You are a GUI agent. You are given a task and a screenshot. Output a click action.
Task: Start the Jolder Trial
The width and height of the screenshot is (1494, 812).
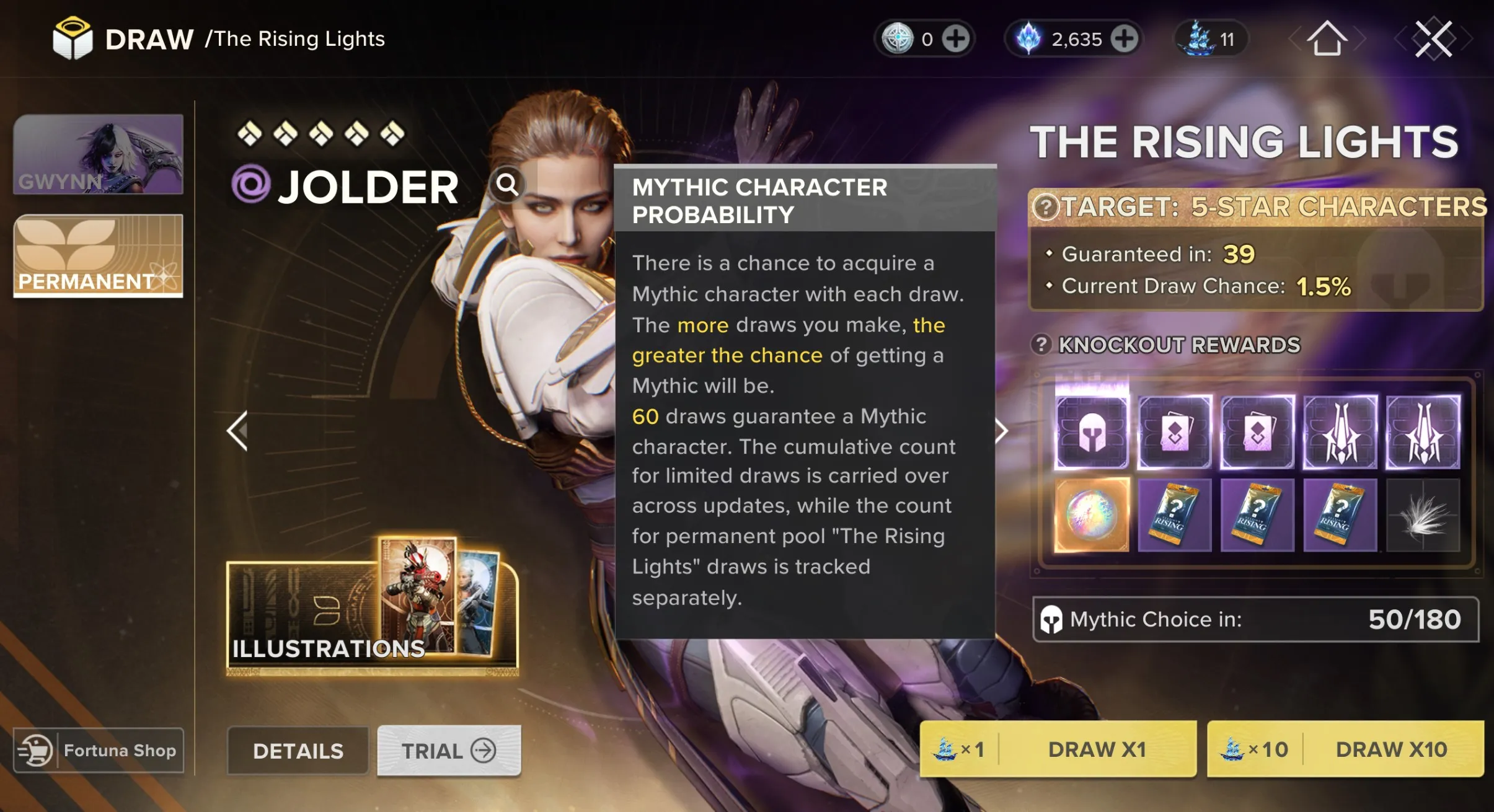click(449, 751)
